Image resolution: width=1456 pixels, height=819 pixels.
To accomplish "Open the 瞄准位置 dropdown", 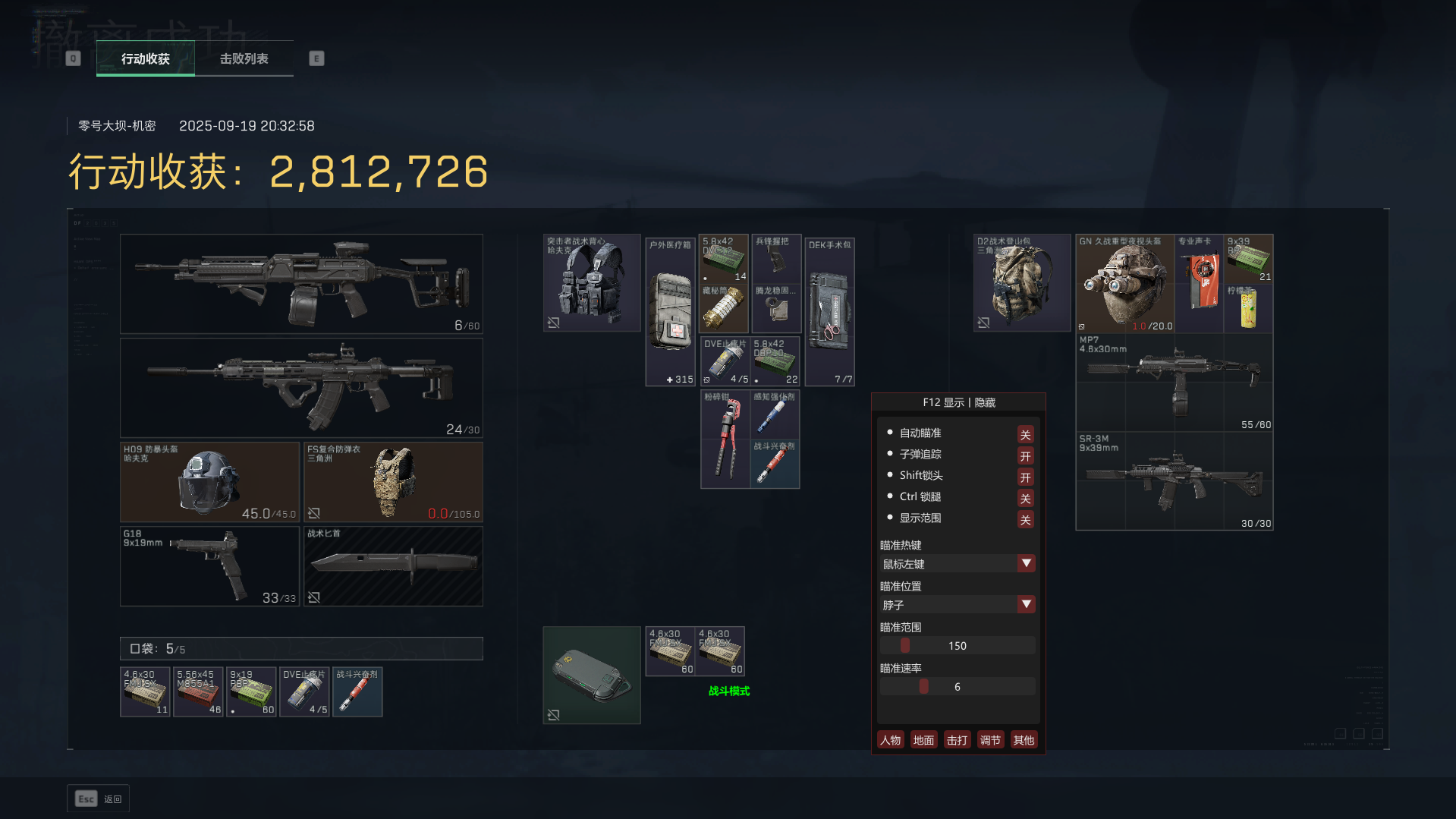I will 1026,604.
